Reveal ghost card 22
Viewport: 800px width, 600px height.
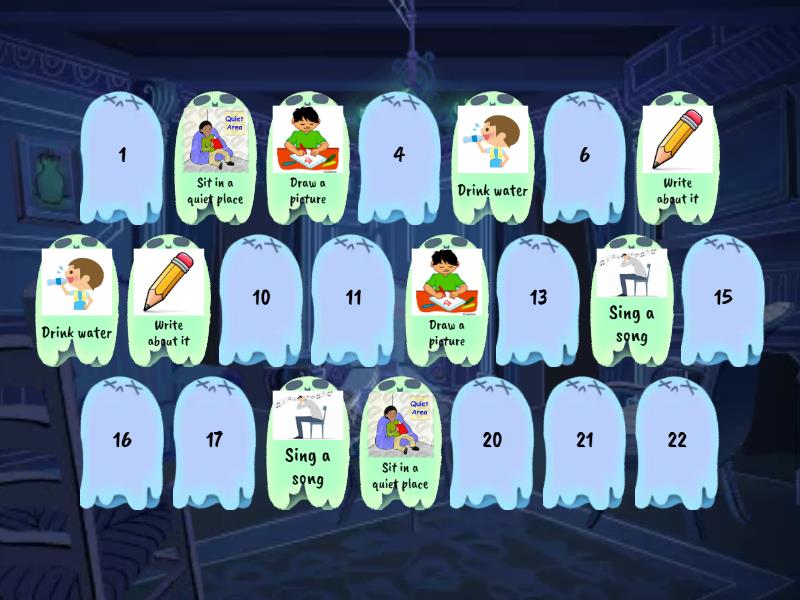point(677,441)
